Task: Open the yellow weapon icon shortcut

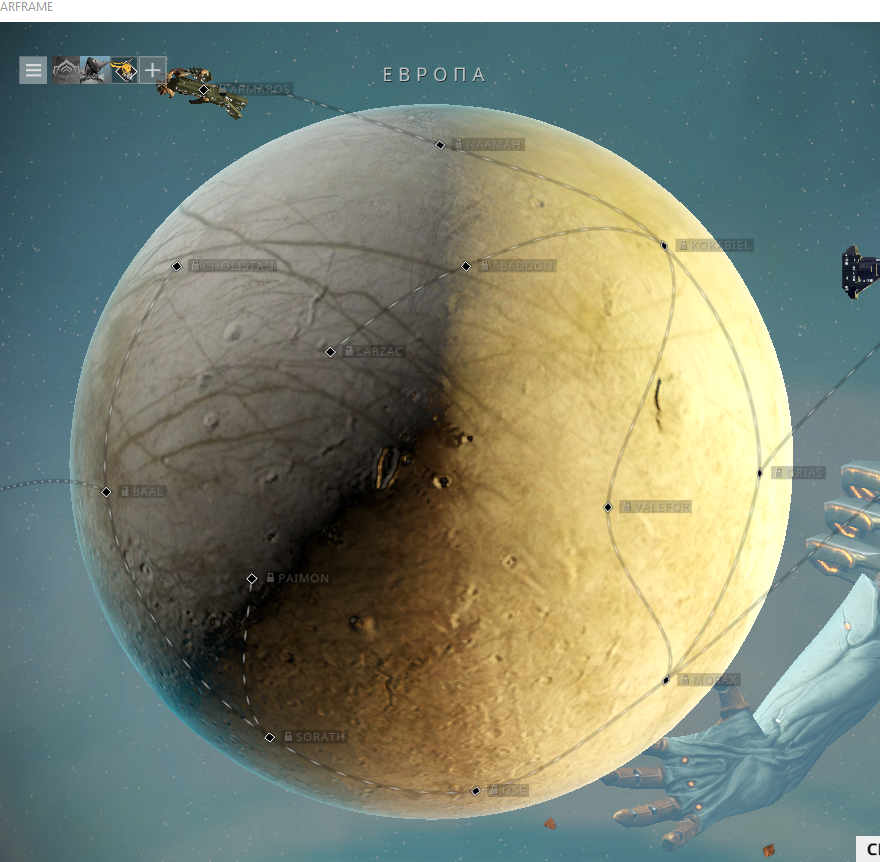Action: [124, 70]
